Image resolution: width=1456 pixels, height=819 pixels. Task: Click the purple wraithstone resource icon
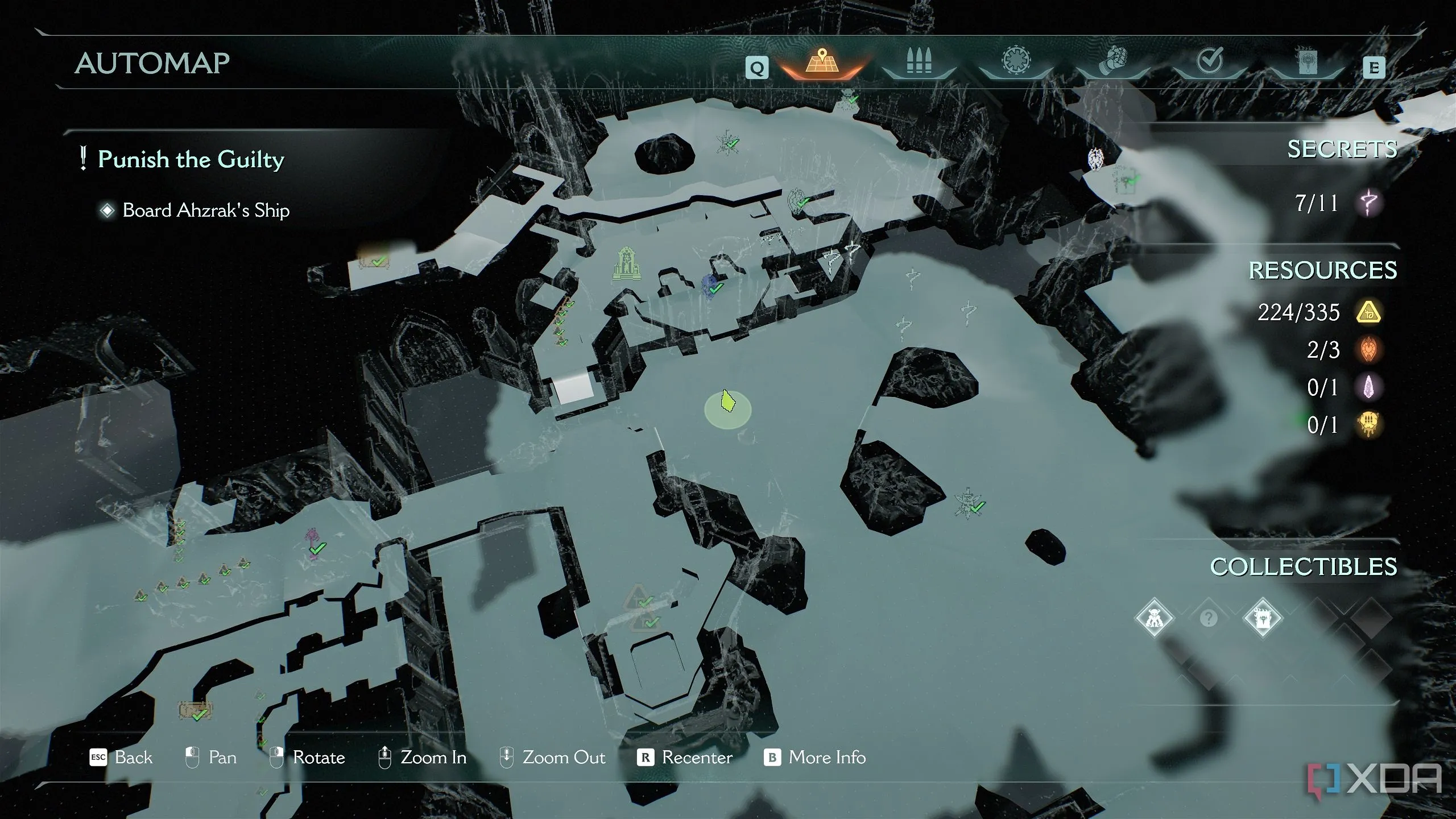click(x=1368, y=387)
